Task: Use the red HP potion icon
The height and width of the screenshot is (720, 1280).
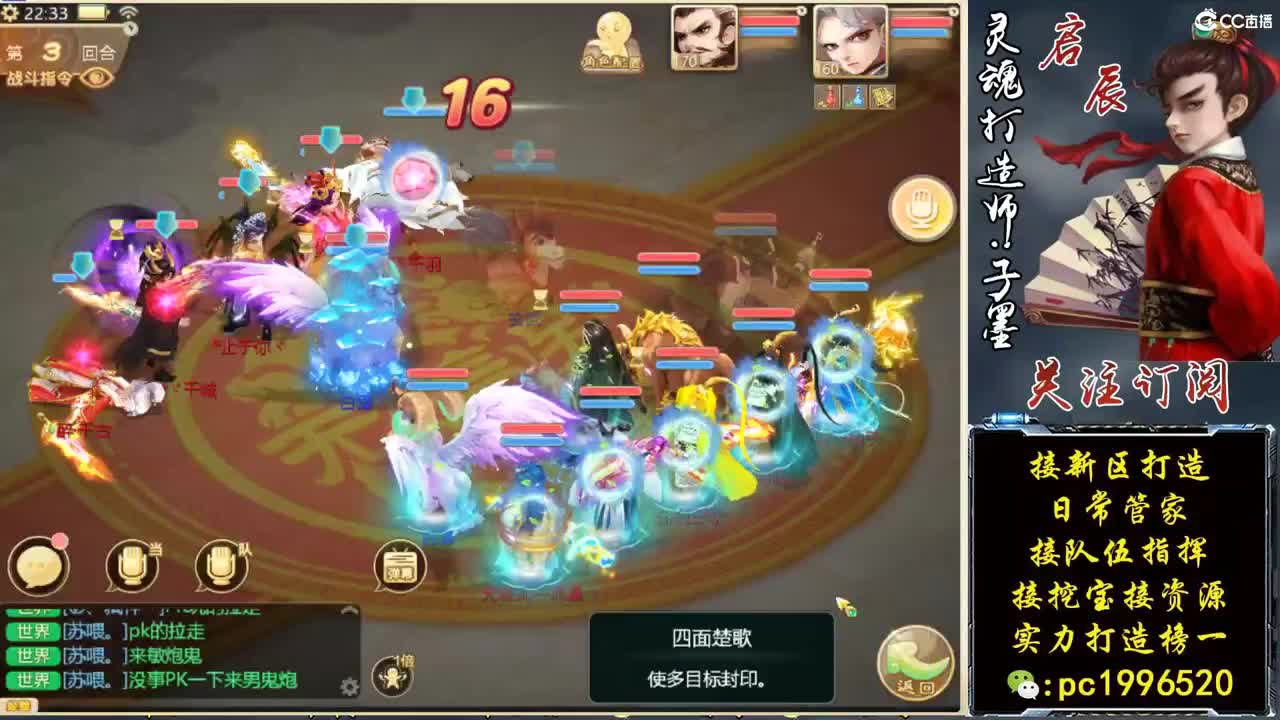Action: (x=827, y=97)
